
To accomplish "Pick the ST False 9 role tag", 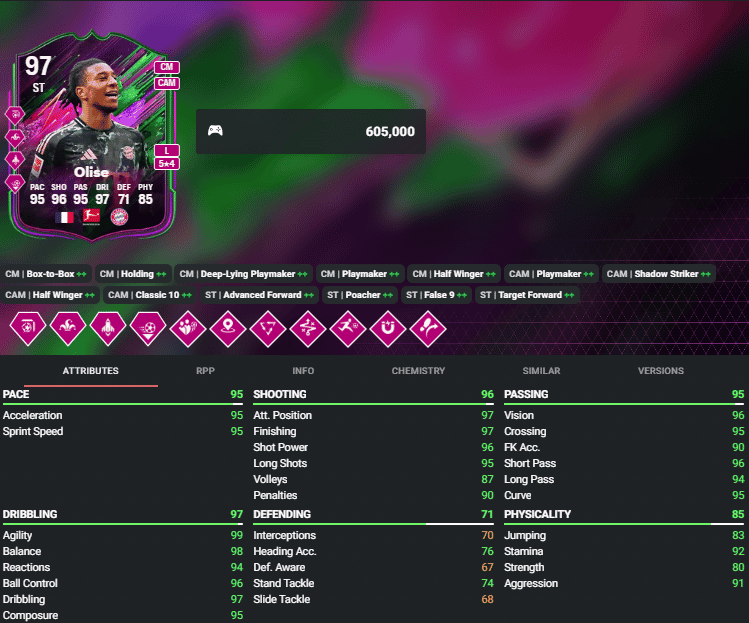I will (435, 295).
